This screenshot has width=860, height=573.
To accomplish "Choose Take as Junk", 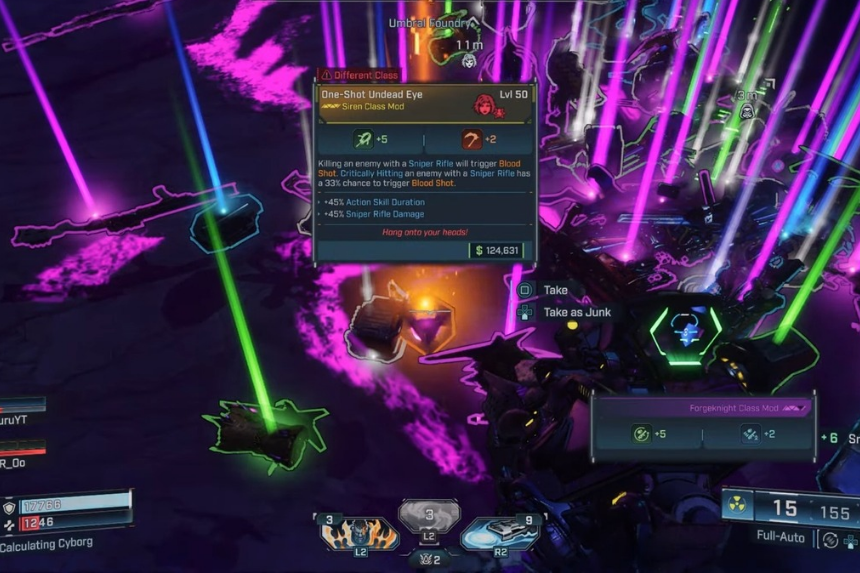I will pos(576,312).
